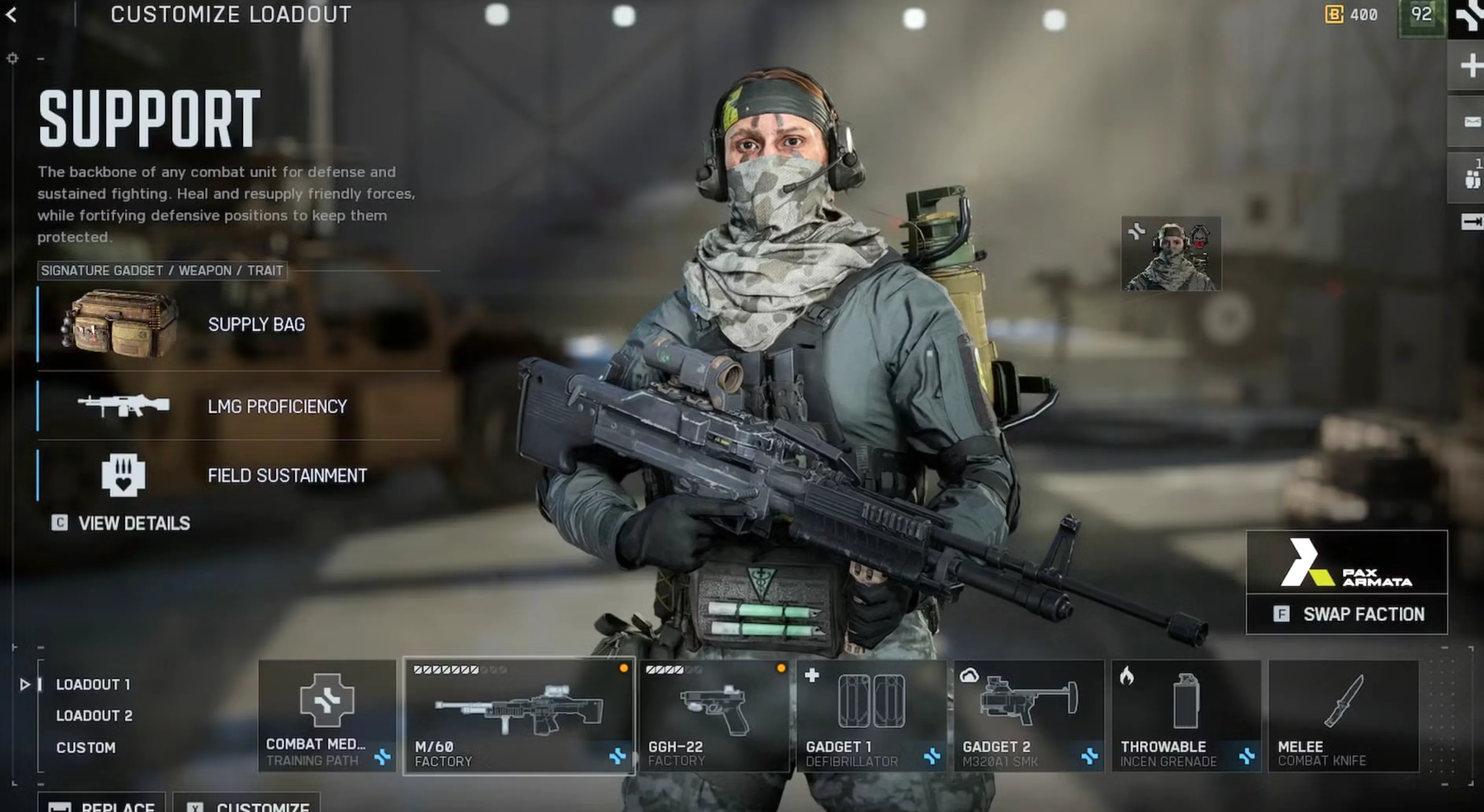Image resolution: width=1484 pixels, height=812 pixels.
Task: Select the Custom loadout option
Action: [87, 747]
